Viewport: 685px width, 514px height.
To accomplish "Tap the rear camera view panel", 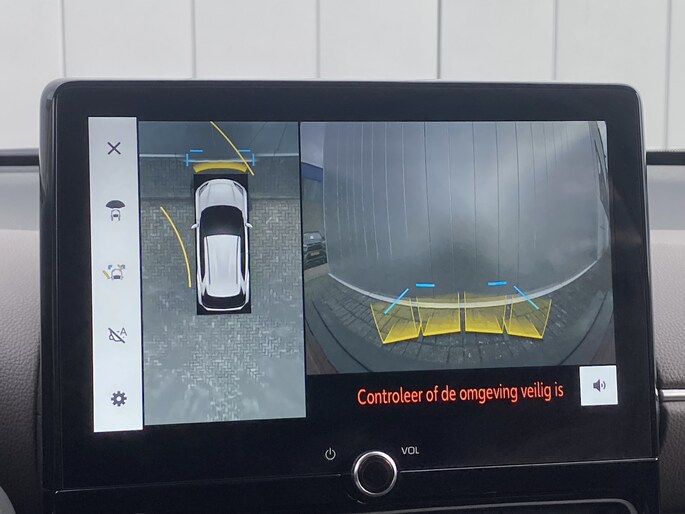I will tap(455, 245).
